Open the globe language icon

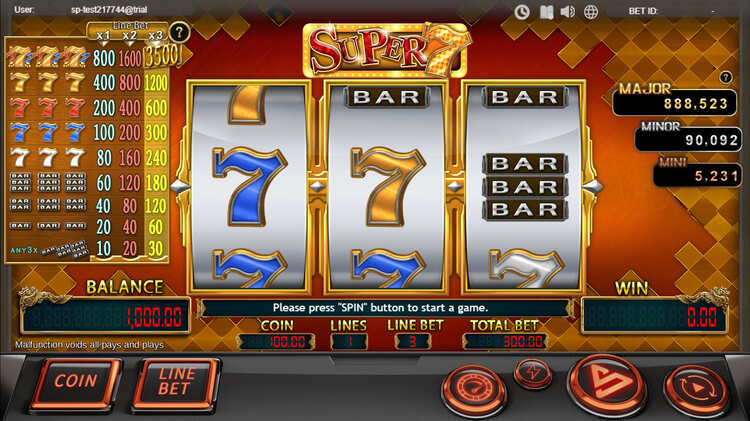pyautogui.click(x=591, y=12)
